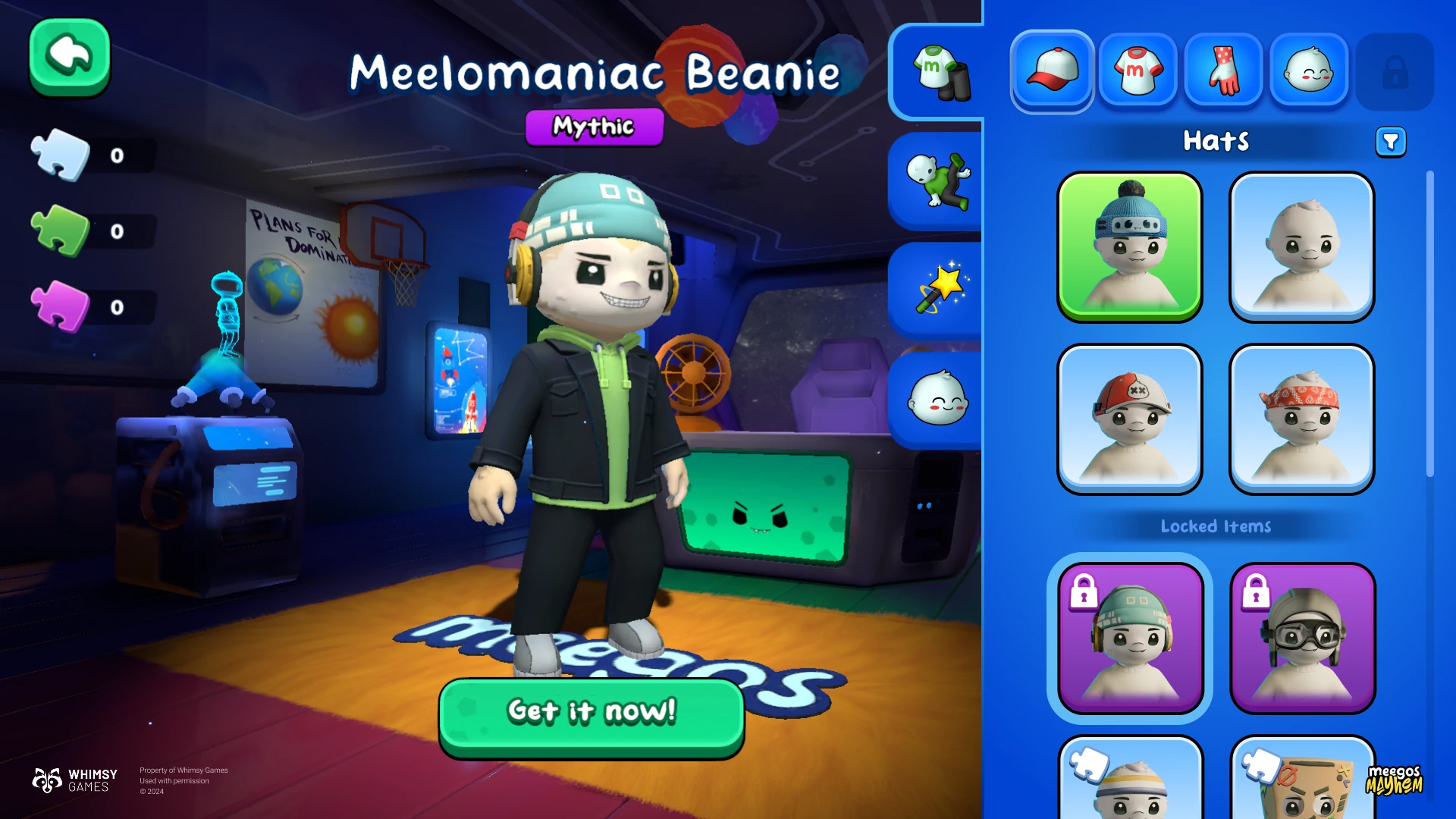This screenshot has width=1456, height=819.
Task: Select the smiling face side tab
Action: click(x=938, y=399)
